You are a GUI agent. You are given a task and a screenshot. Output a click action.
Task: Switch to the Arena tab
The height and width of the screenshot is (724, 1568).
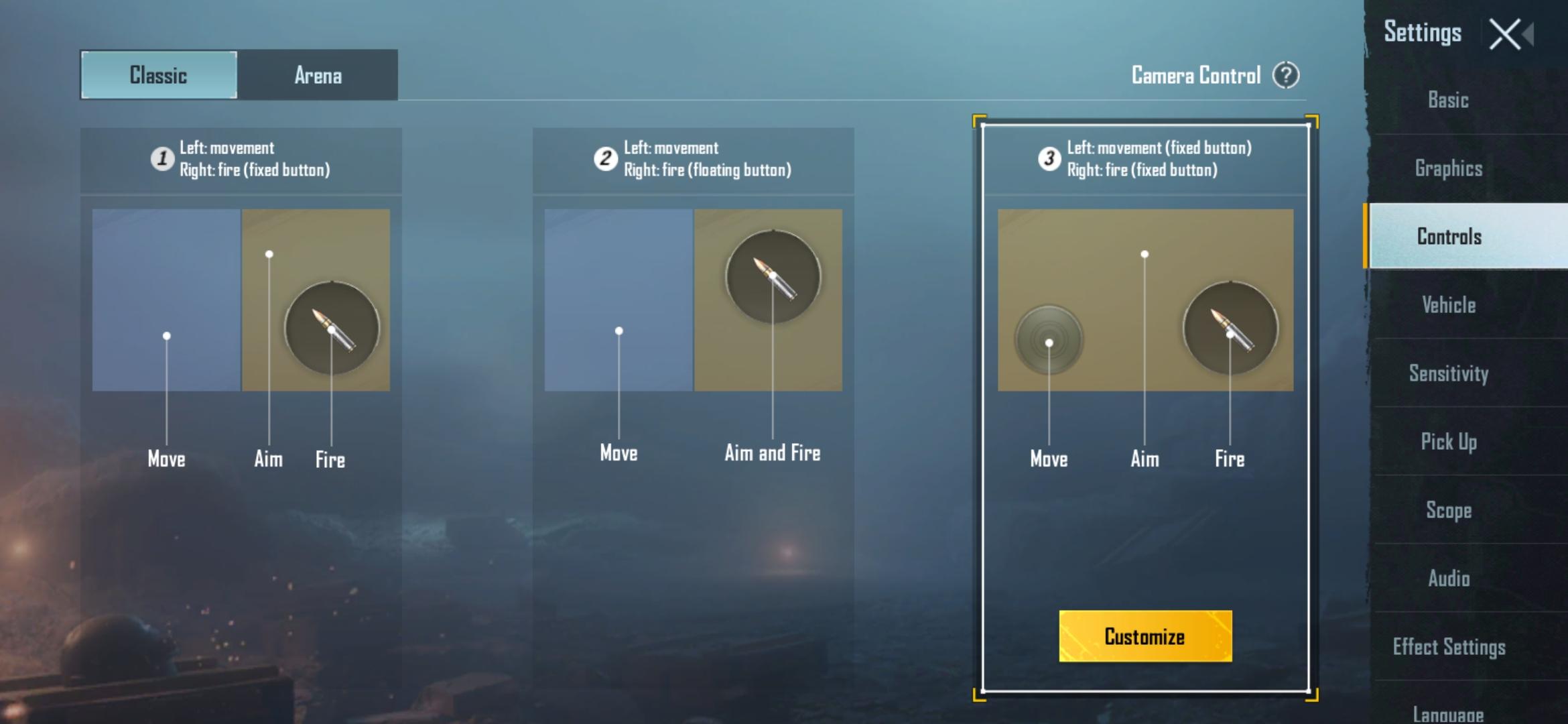point(318,75)
